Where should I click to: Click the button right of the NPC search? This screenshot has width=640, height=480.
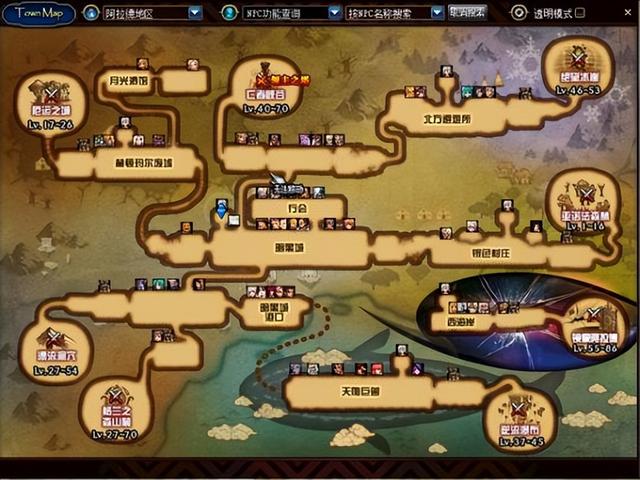pyautogui.click(x=468, y=13)
